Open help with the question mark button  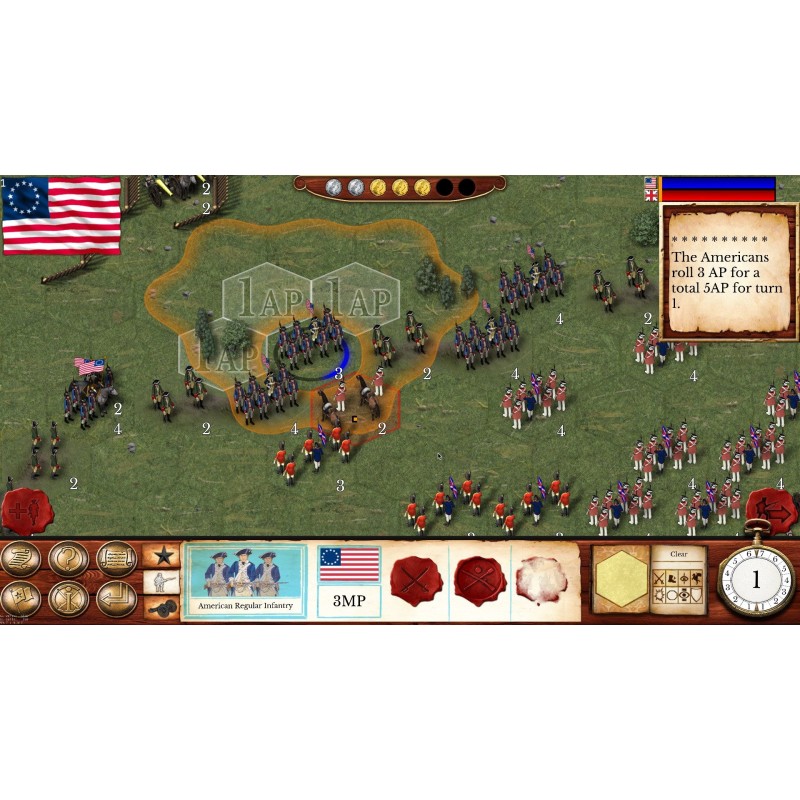(x=69, y=558)
